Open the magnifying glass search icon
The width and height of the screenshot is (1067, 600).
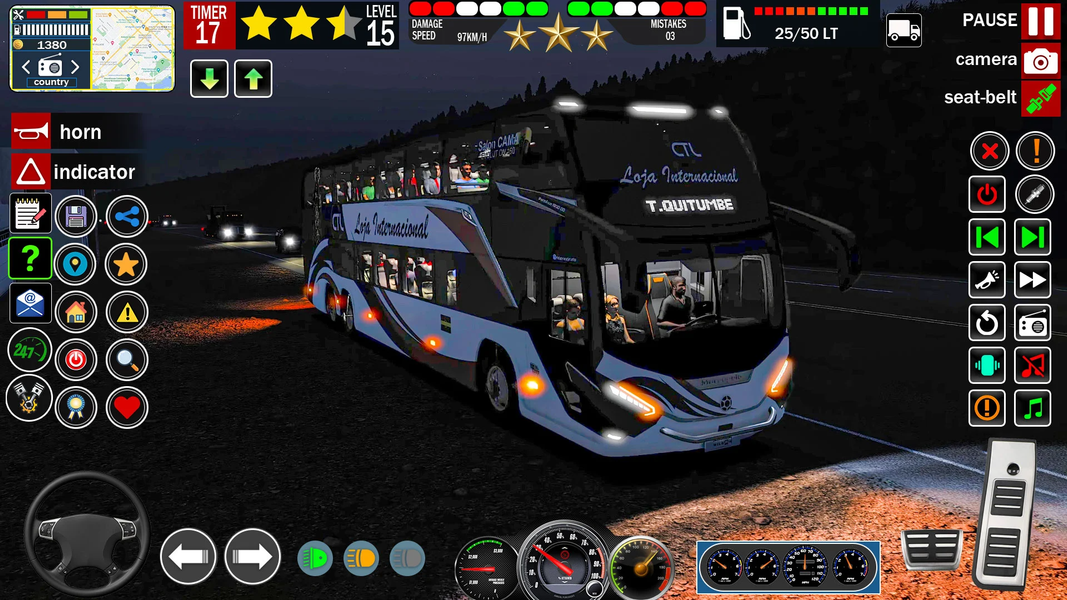click(x=126, y=360)
